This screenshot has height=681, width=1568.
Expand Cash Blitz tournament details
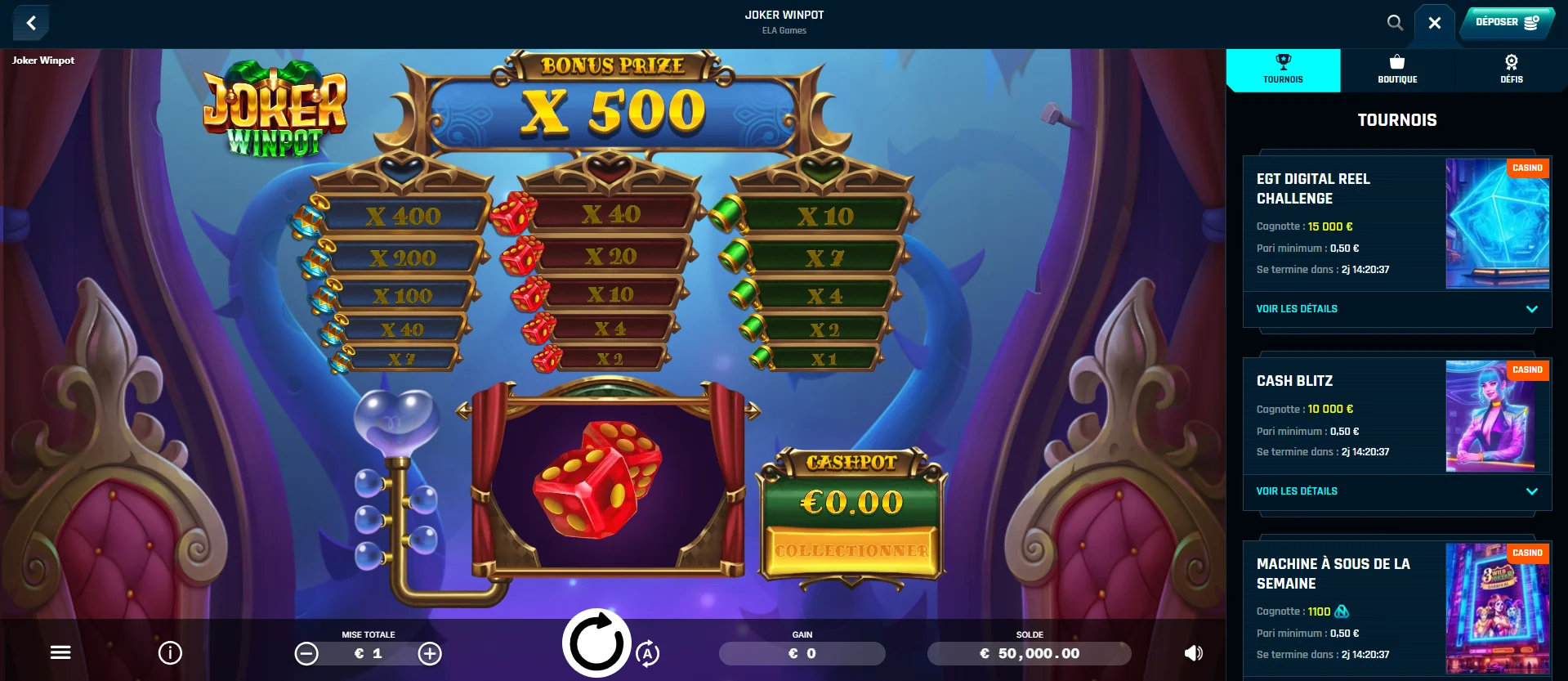(1297, 491)
